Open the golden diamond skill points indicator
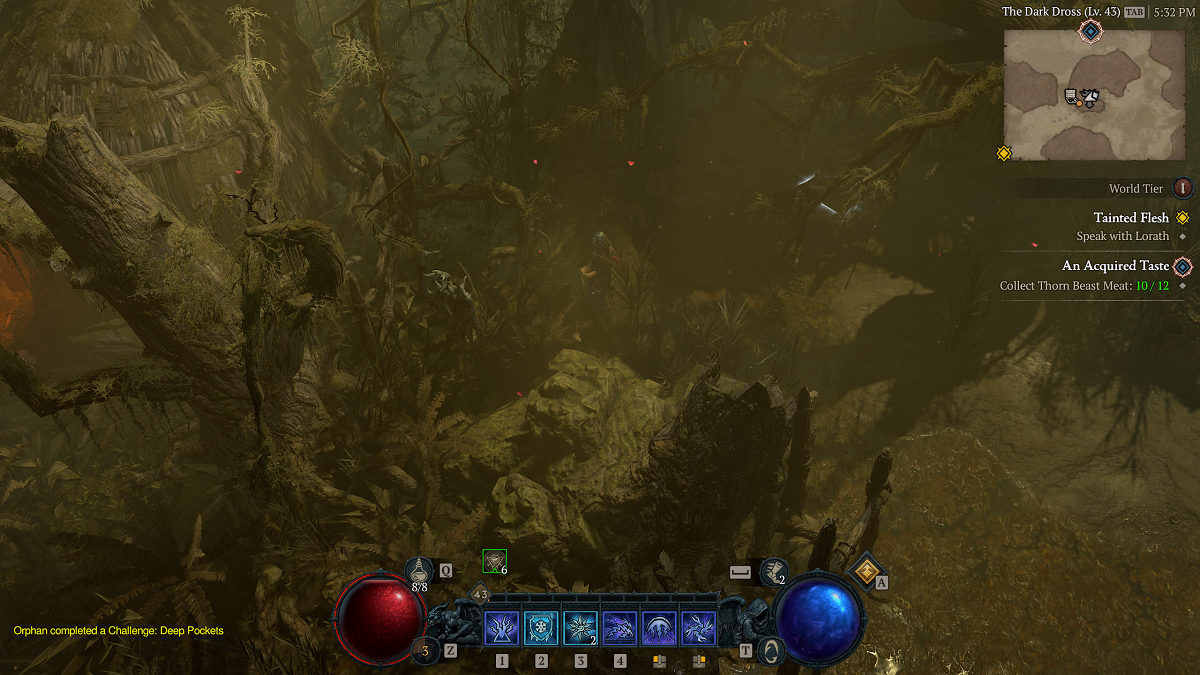 click(x=864, y=571)
